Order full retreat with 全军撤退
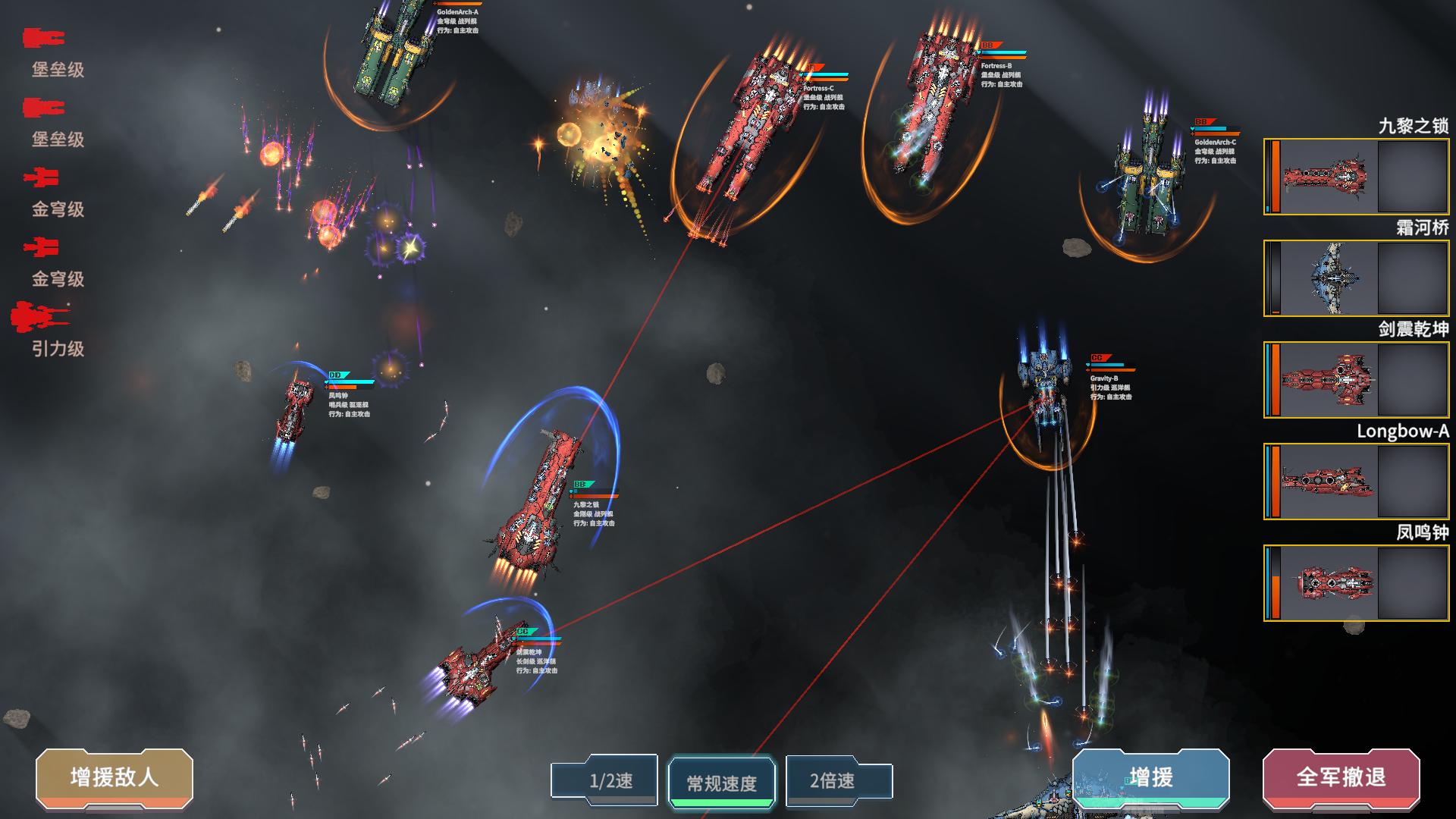Image resolution: width=1456 pixels, height=819 pixels. click(1341, 777)
